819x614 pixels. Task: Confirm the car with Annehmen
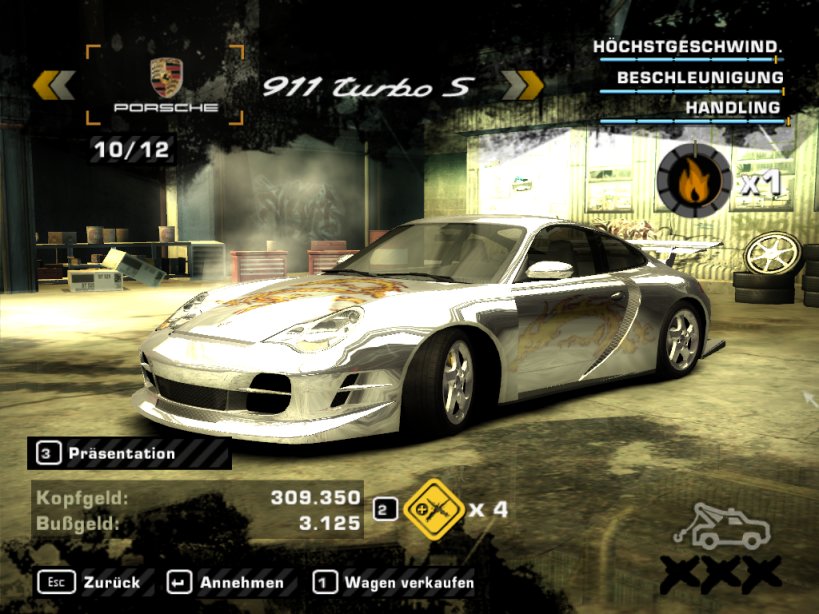pos(226,582)
